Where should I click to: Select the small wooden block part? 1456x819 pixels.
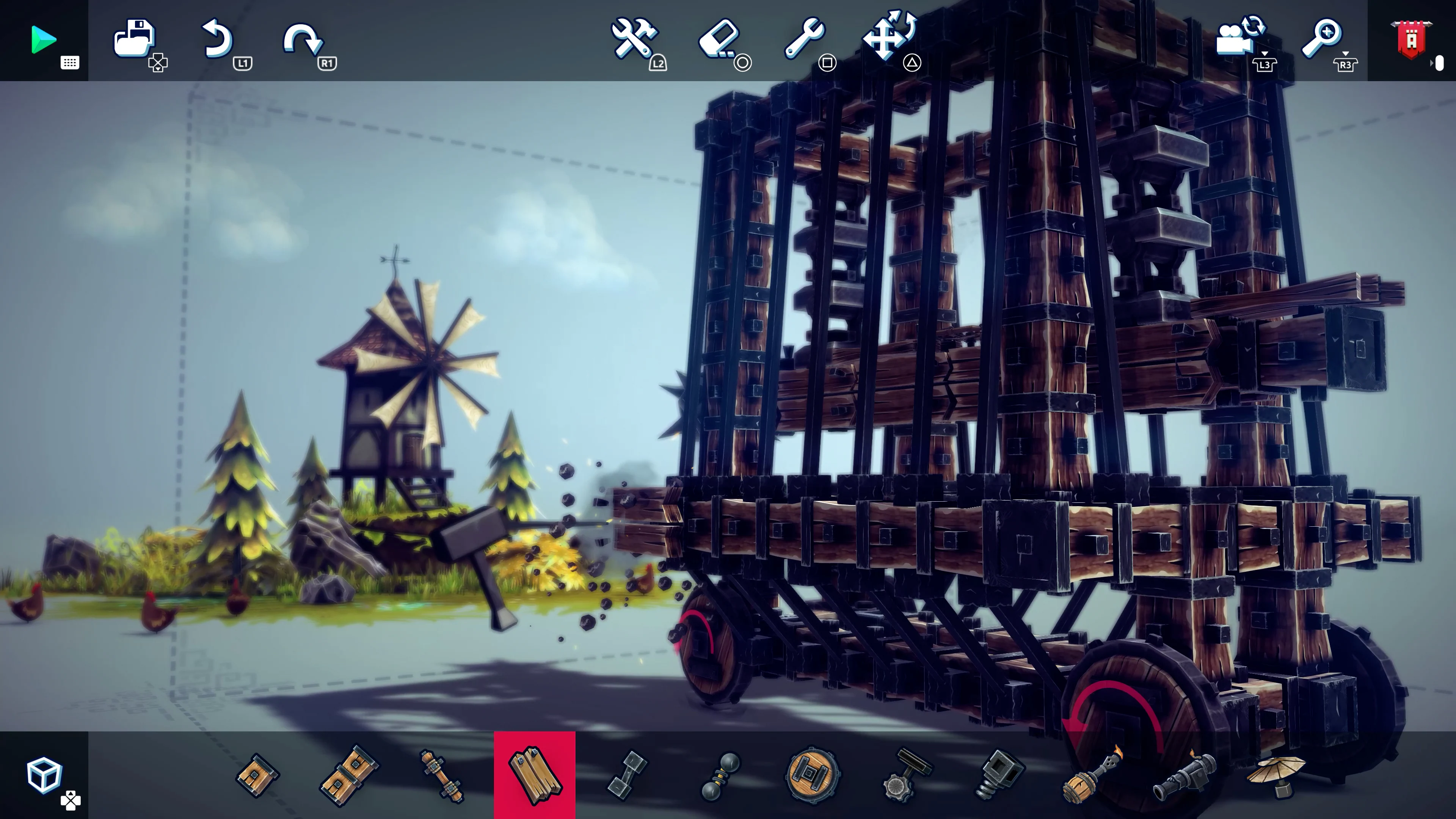pos(258,775)
